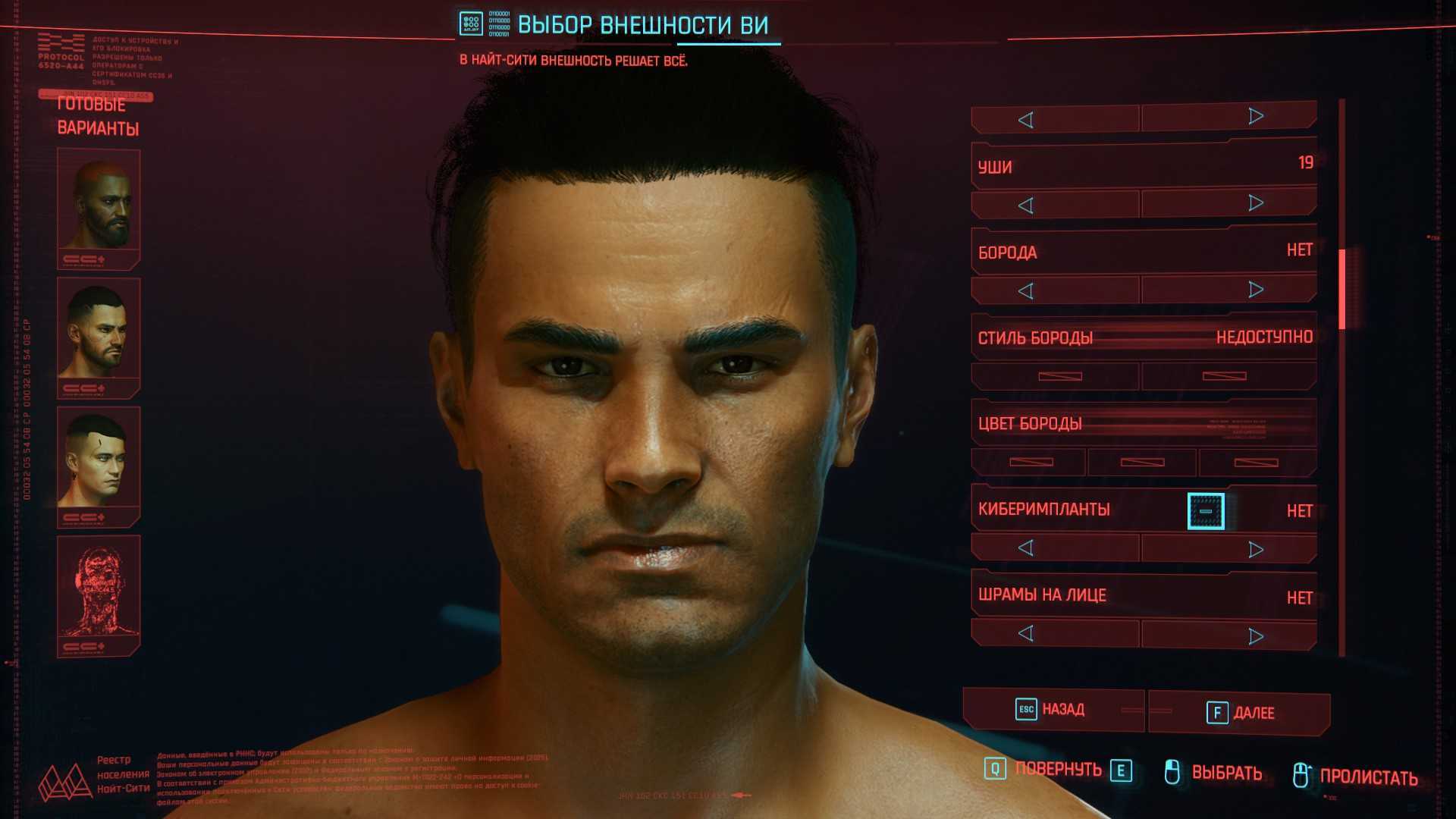Choose the dark-haired stubble preset face
Screen dimensions: 1456x819
[99, 335]
